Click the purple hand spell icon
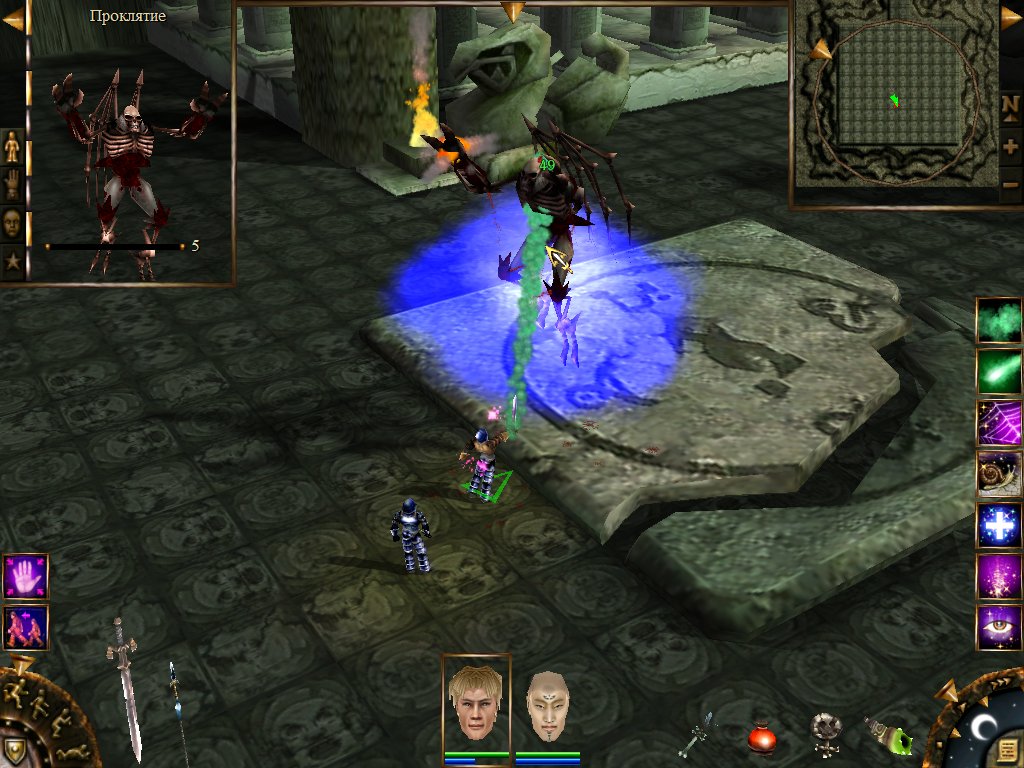This screenshot has height=768, width=1024. (x=25, y=576)
